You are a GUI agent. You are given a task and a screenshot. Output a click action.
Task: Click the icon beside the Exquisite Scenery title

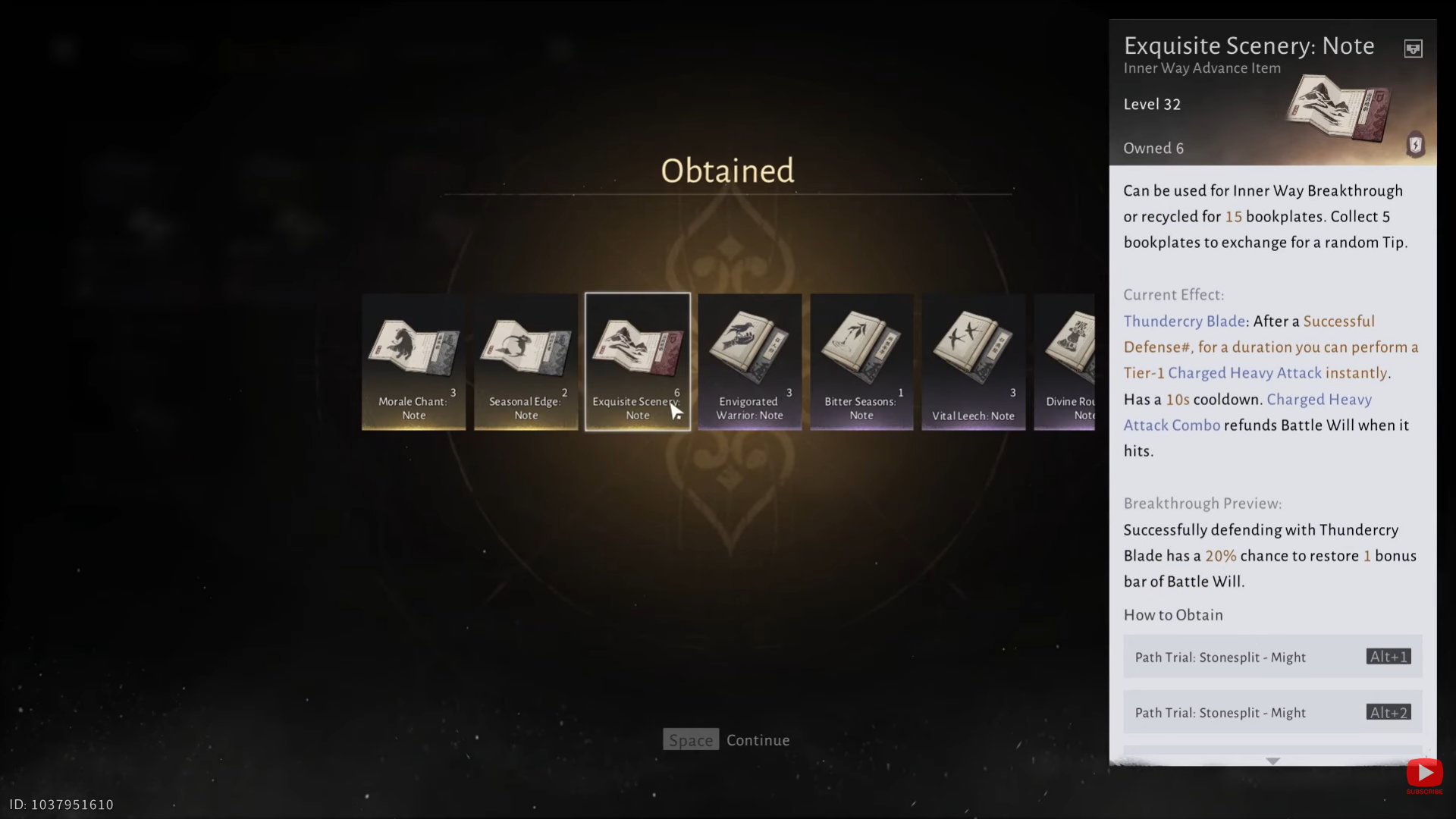tap(1413, 49)
